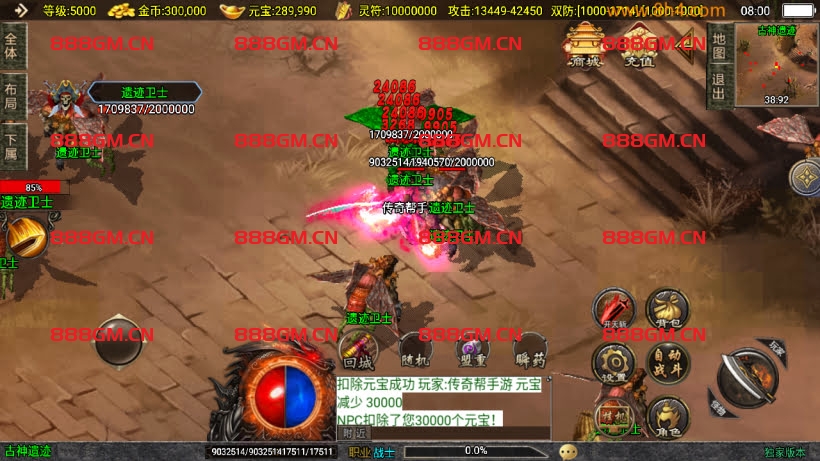
Task: Select the 布局 tab
Action: [x=12, y=90]
